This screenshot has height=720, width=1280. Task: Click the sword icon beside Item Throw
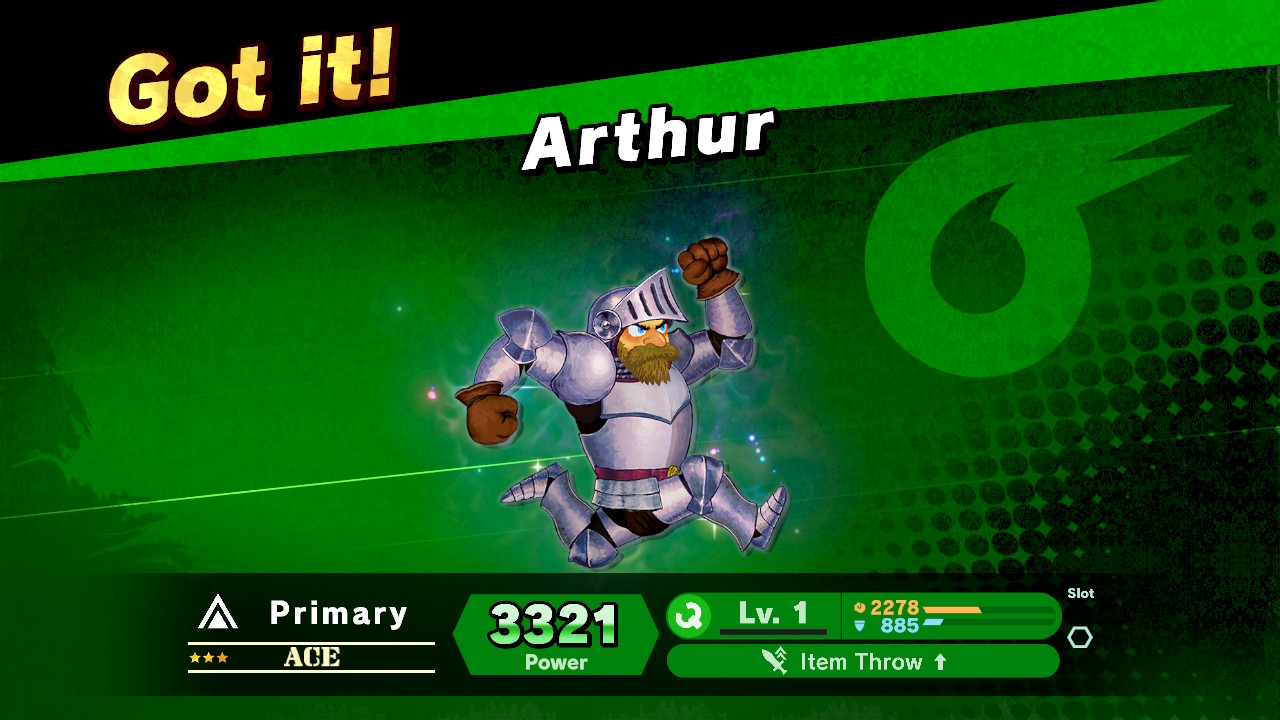(771, 660)
